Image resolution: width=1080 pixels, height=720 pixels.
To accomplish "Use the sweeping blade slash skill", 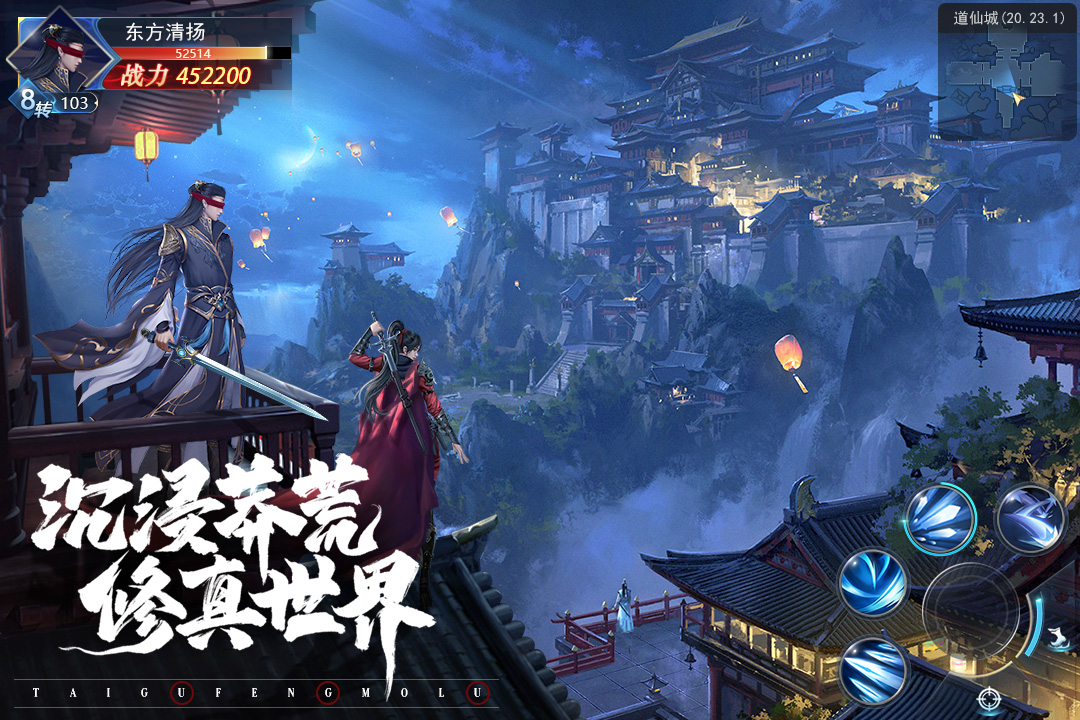I will [x=1030, y=519].
